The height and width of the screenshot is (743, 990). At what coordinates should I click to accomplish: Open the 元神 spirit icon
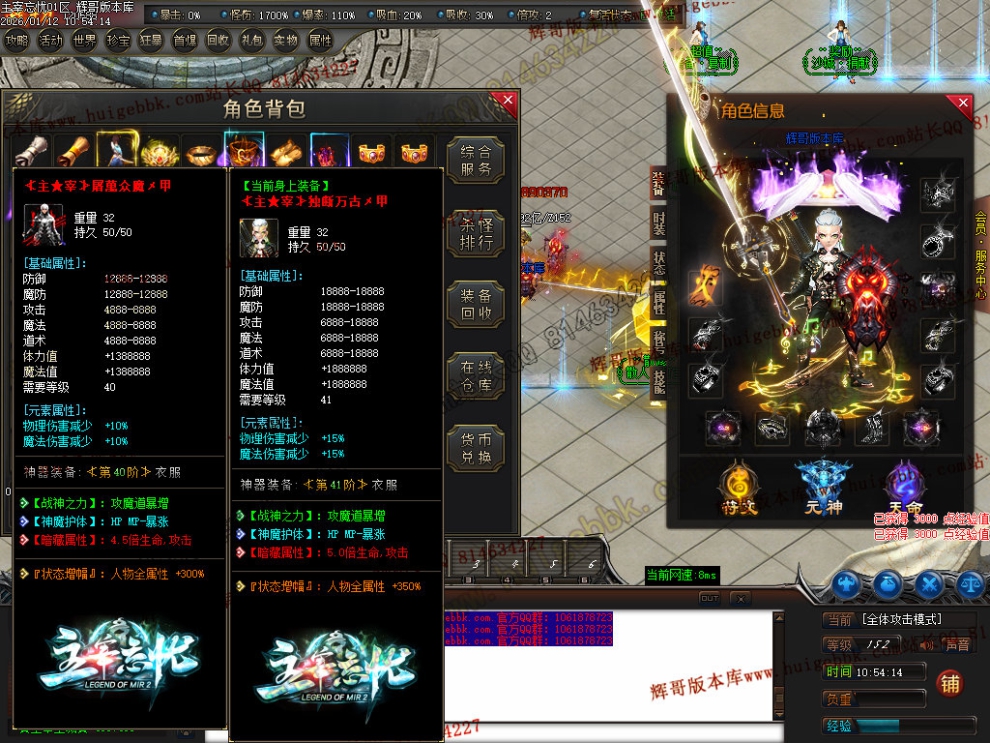click(x=817, y=488)
